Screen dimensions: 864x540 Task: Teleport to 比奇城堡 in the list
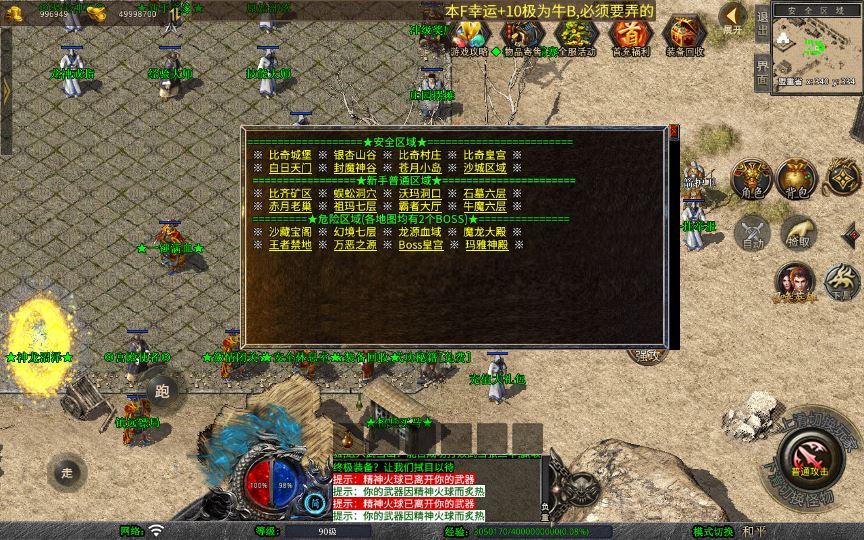pyautogui.click(x=290, y=155)
